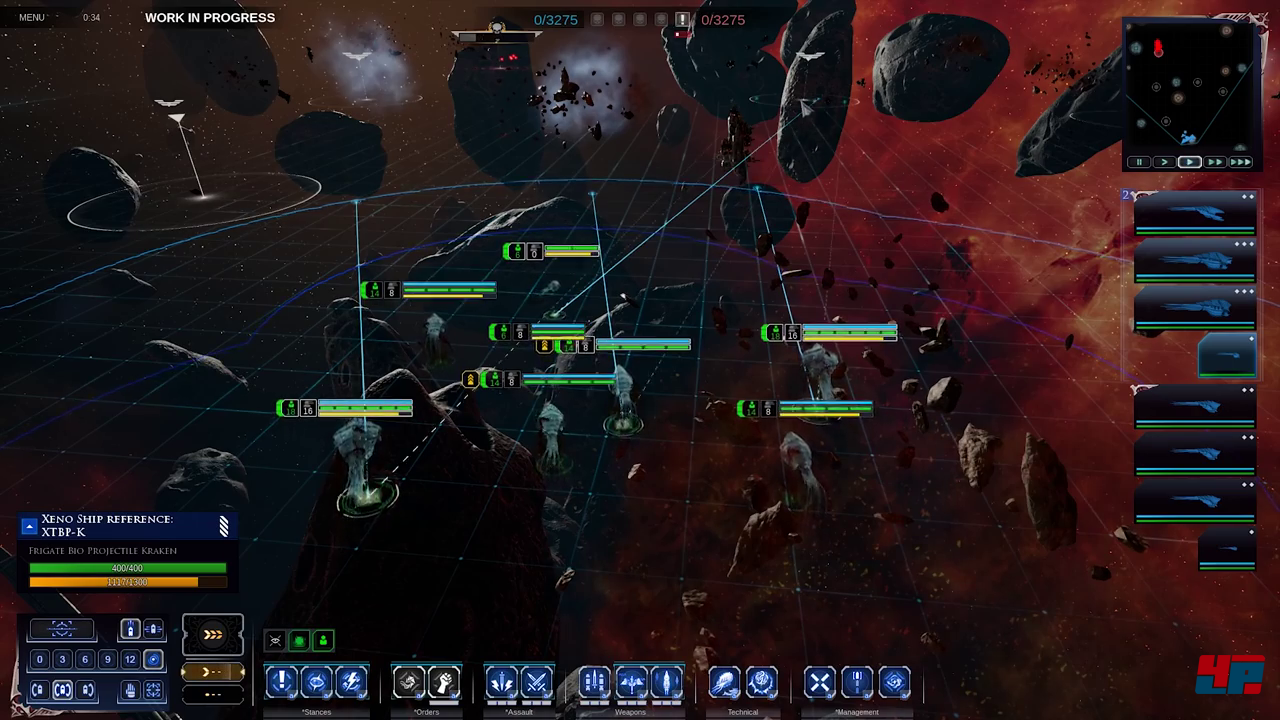
Task: Open the MENU button
Action: pyautogui.click(x=32, y=17)
